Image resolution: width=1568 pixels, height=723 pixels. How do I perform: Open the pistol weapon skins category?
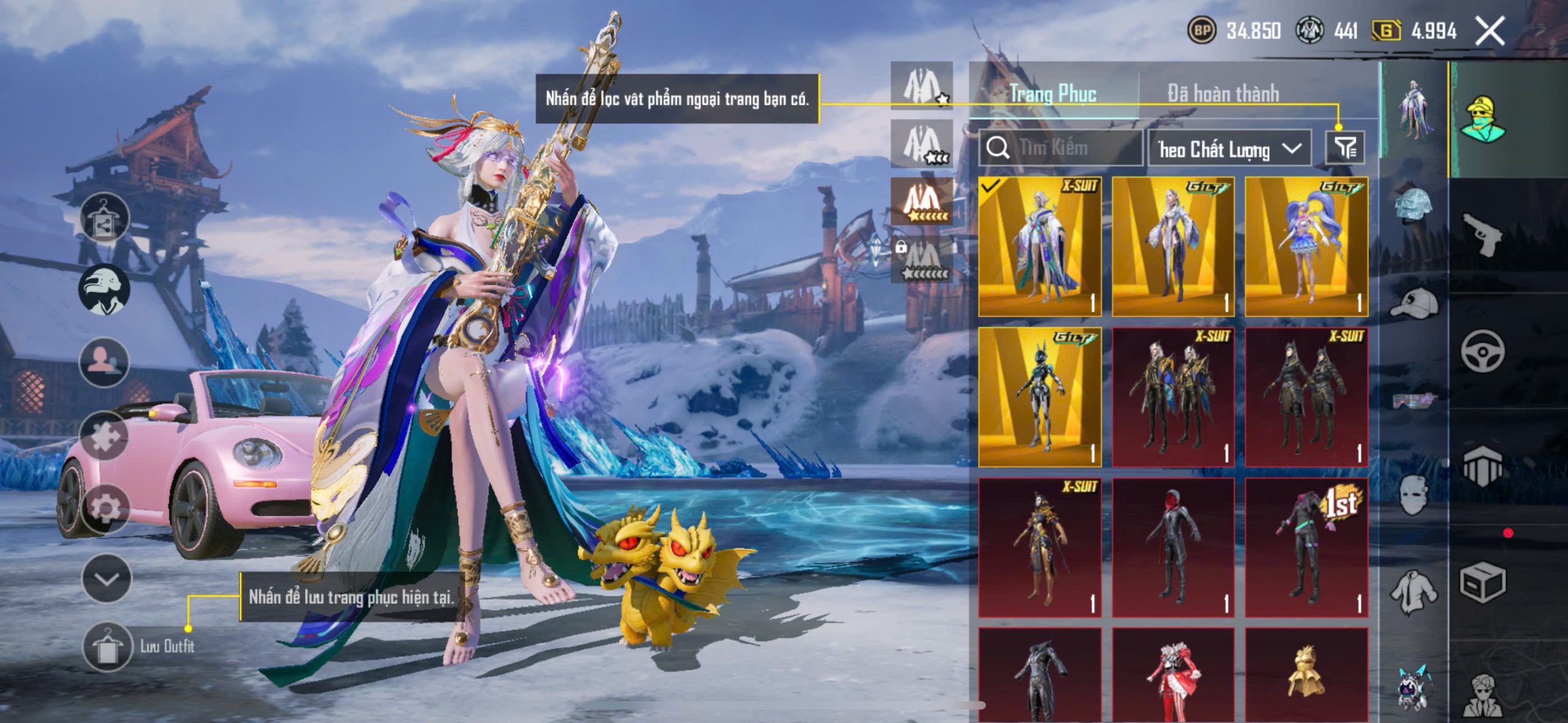coord(1482,234)
